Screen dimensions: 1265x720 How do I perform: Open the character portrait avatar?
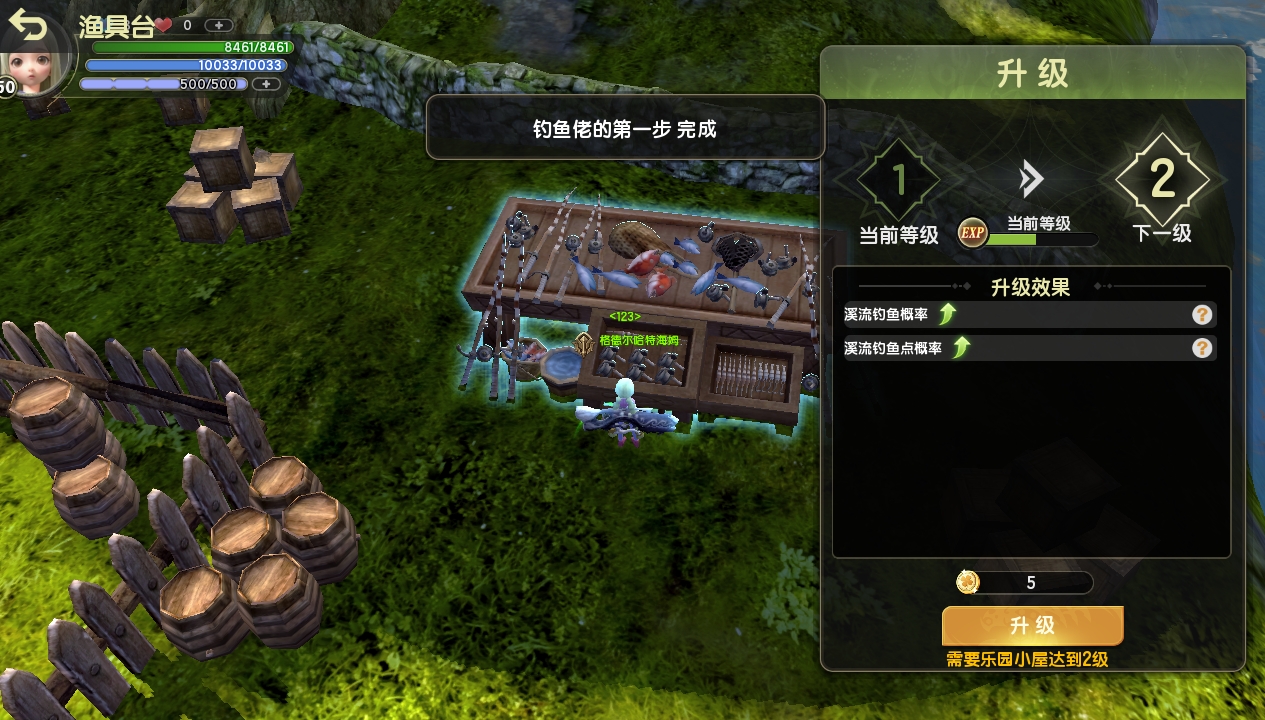coord(40,62)
